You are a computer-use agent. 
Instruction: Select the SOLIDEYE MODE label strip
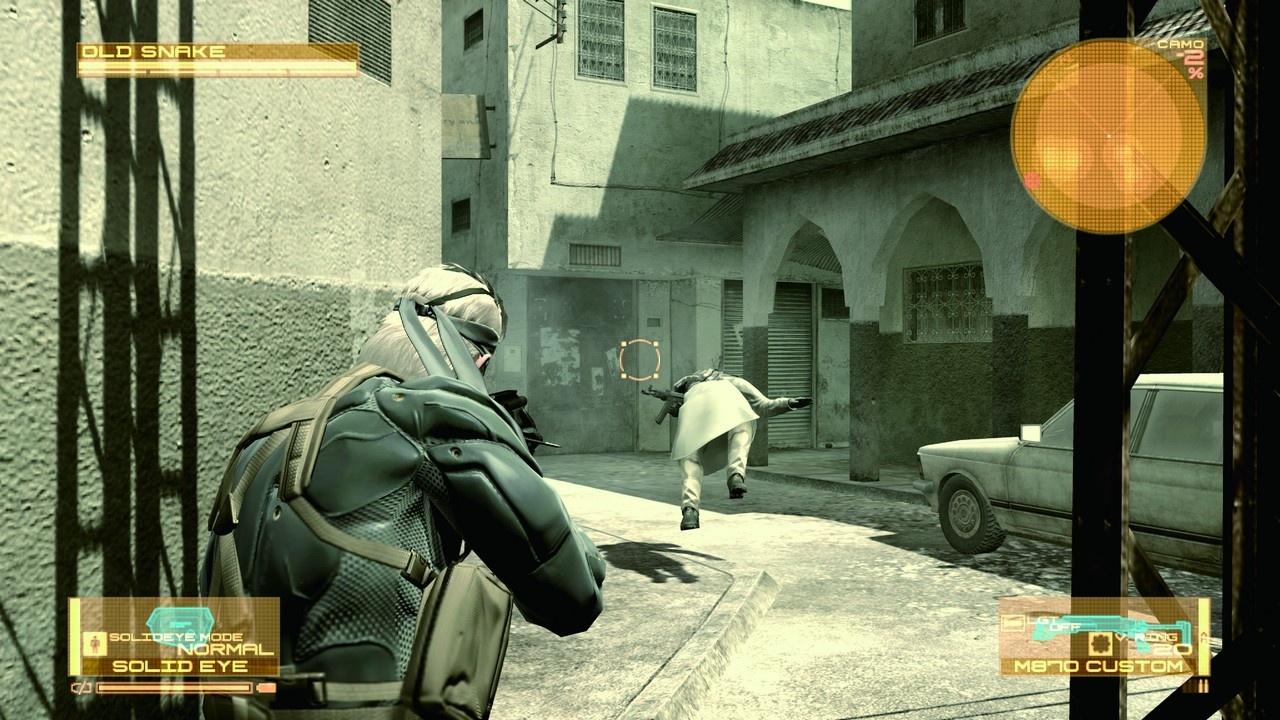coord(176,637)
